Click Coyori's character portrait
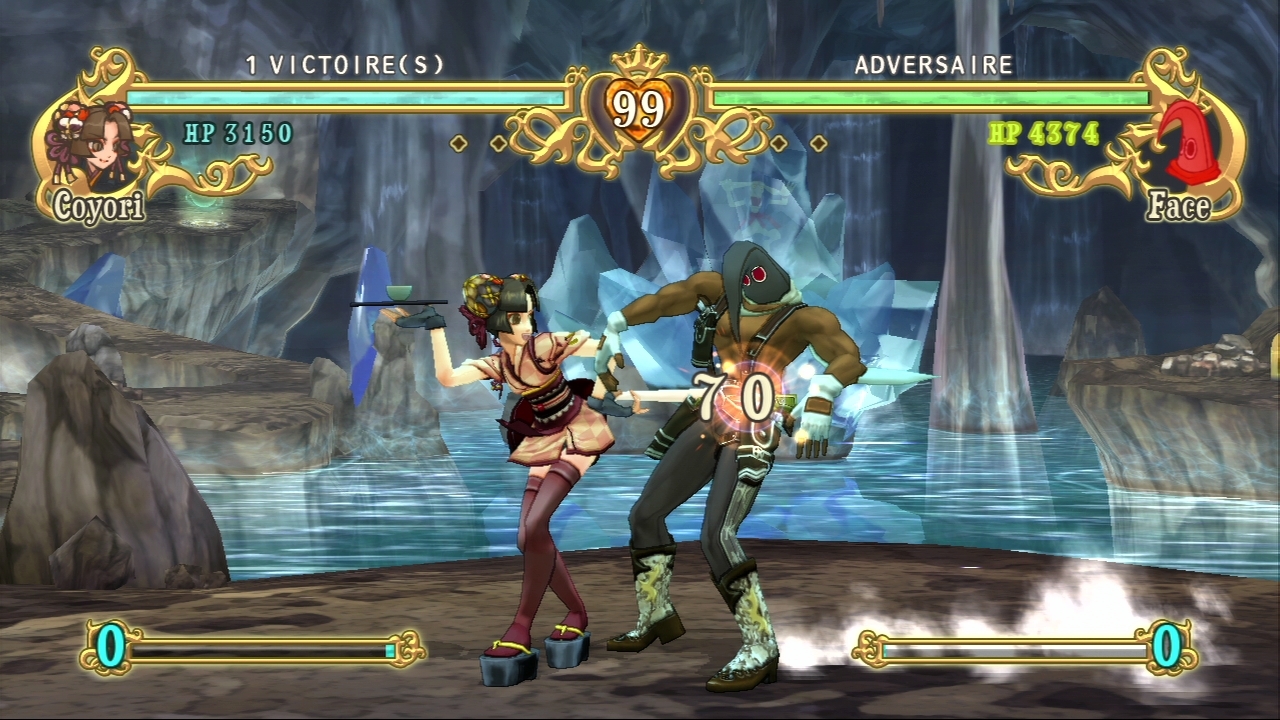Screen dimensions: 1280x720 point(92,146)
